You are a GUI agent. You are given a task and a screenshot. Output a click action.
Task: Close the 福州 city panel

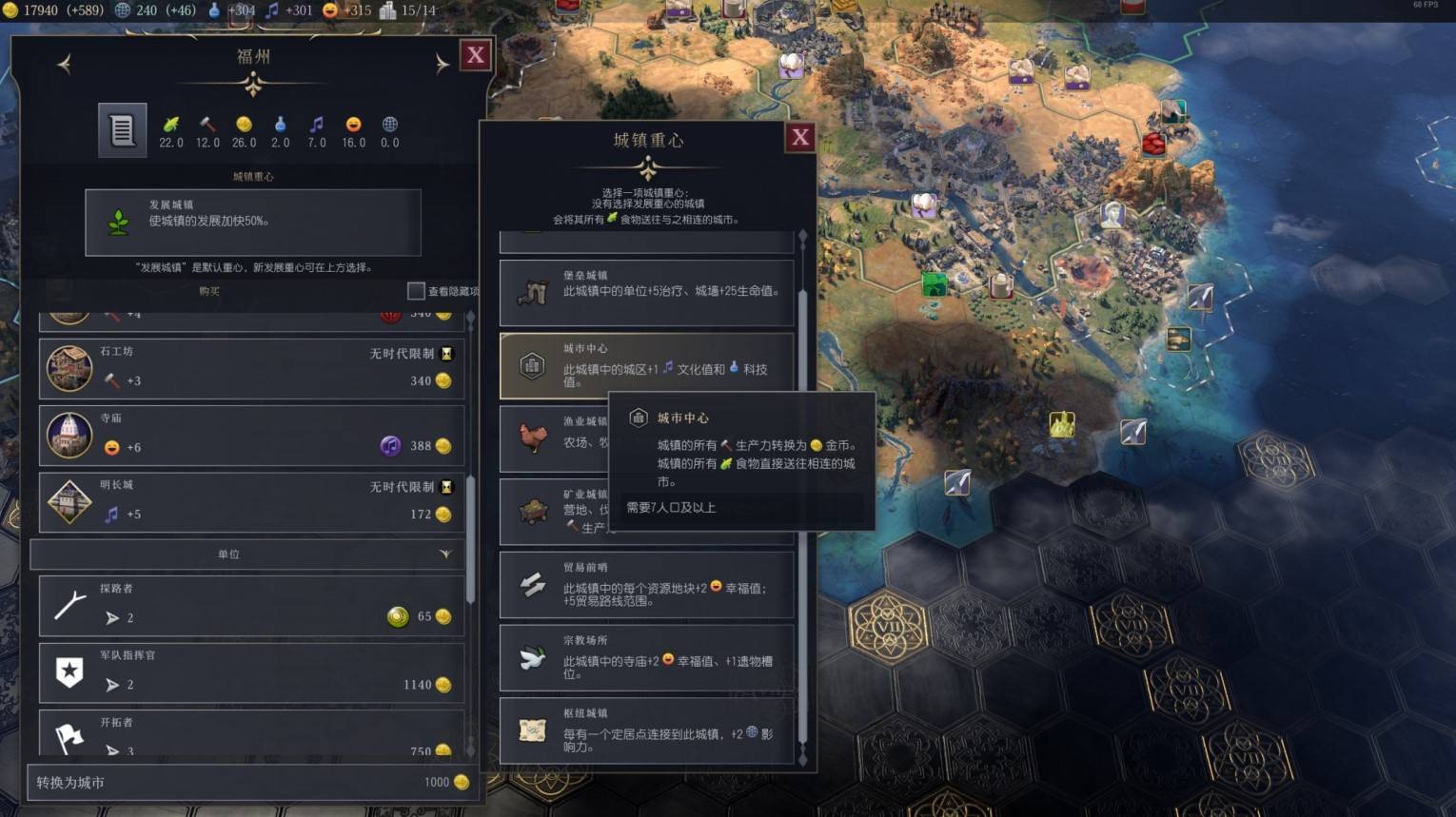click(475, 55)
